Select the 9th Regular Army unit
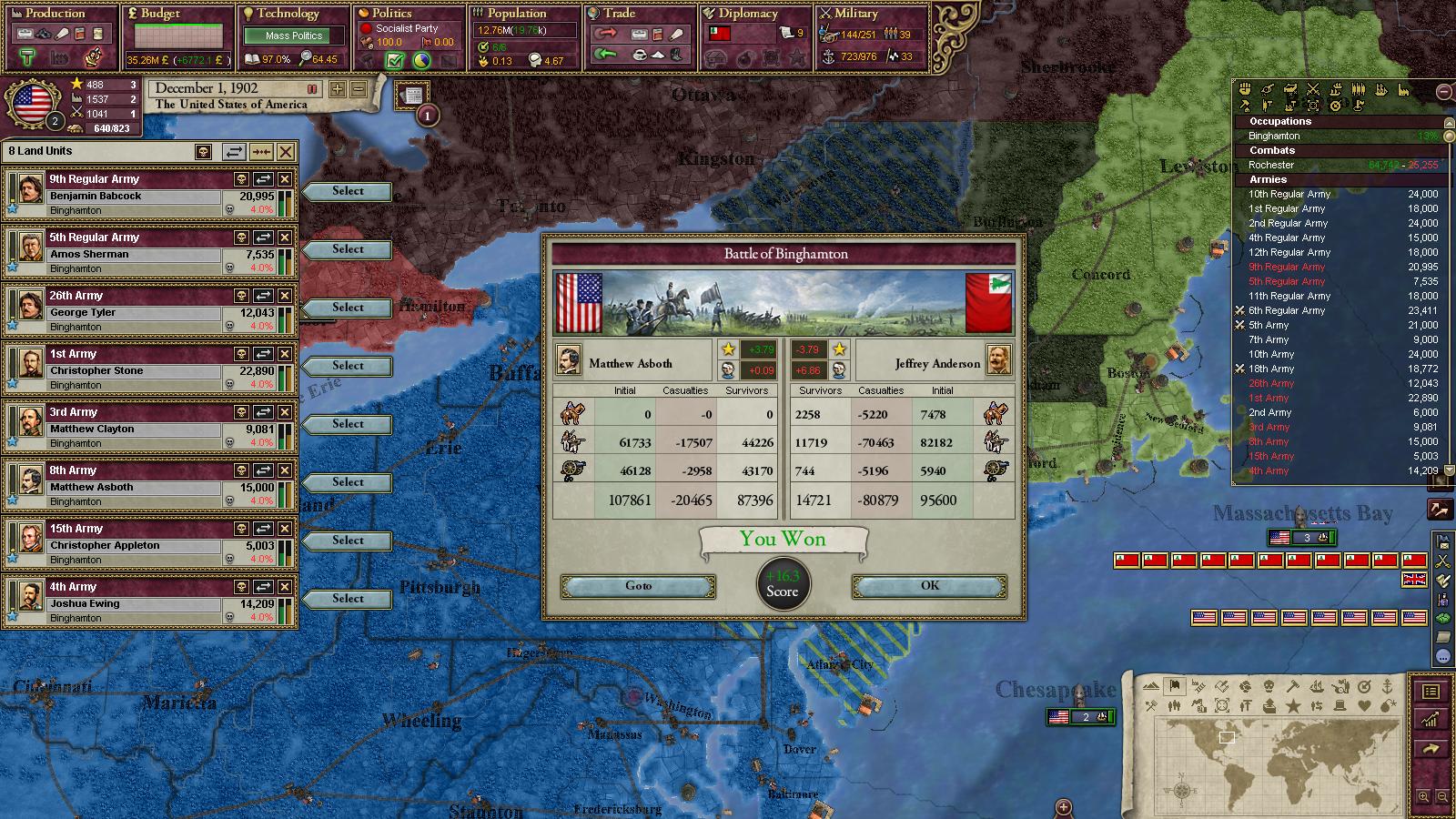1456x819 pixels. click(347, 191)
